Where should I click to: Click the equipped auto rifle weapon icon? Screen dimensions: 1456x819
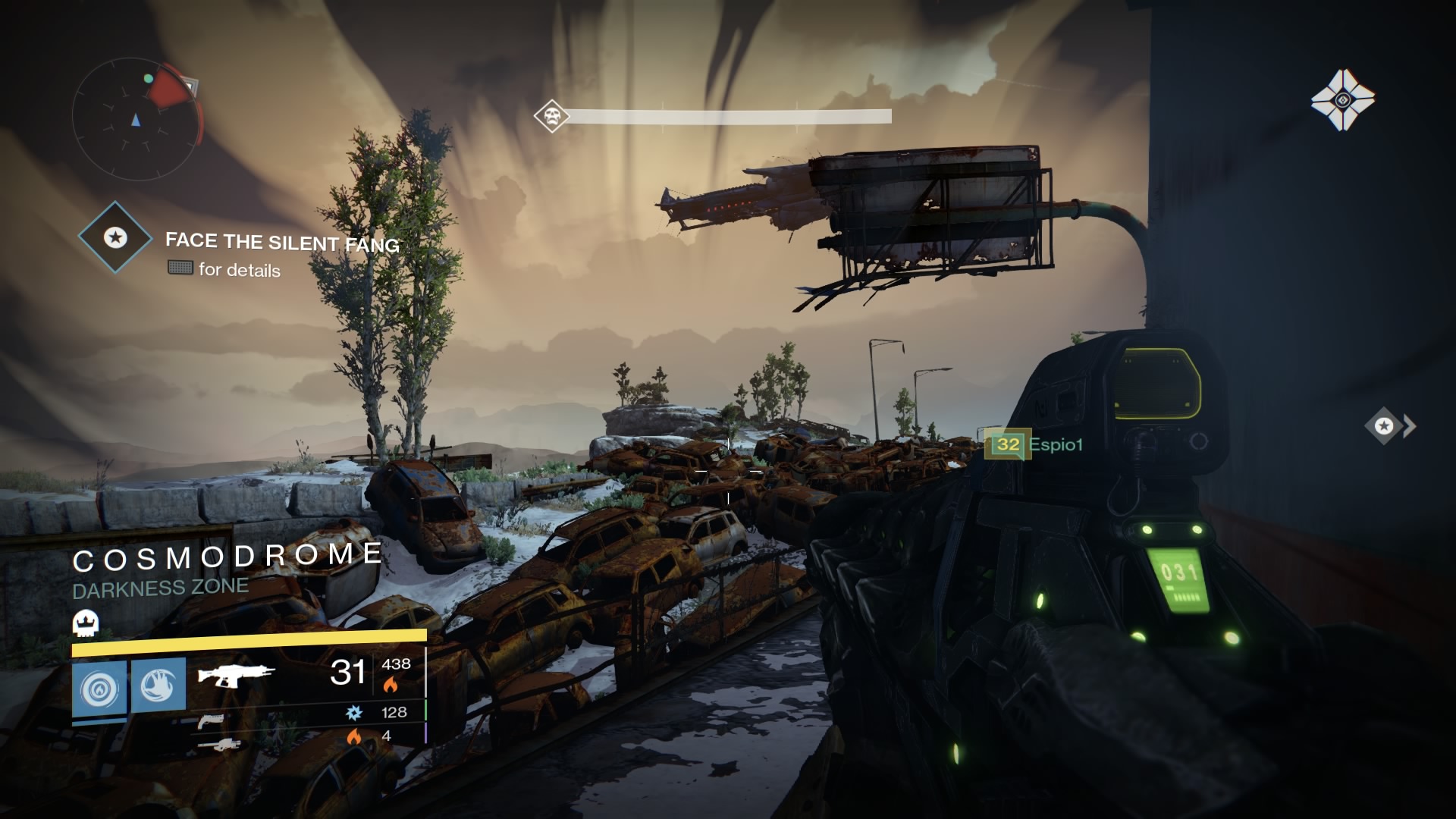(235, 676)
